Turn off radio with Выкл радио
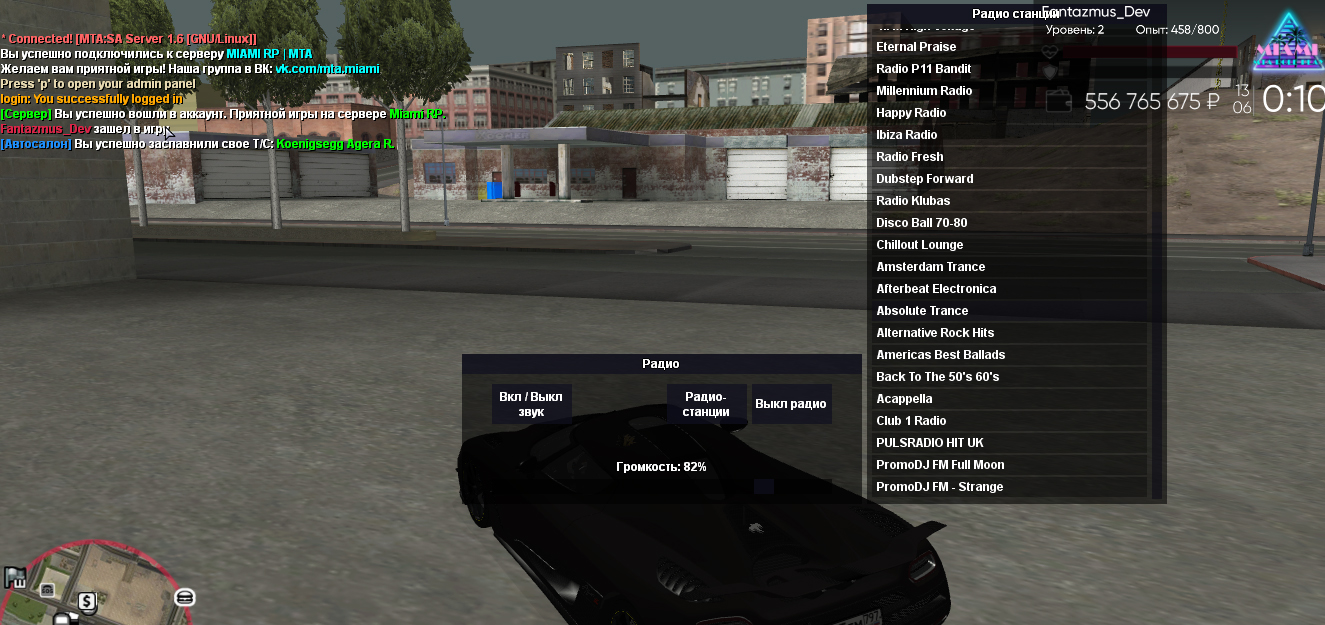 tap(791, 404)
